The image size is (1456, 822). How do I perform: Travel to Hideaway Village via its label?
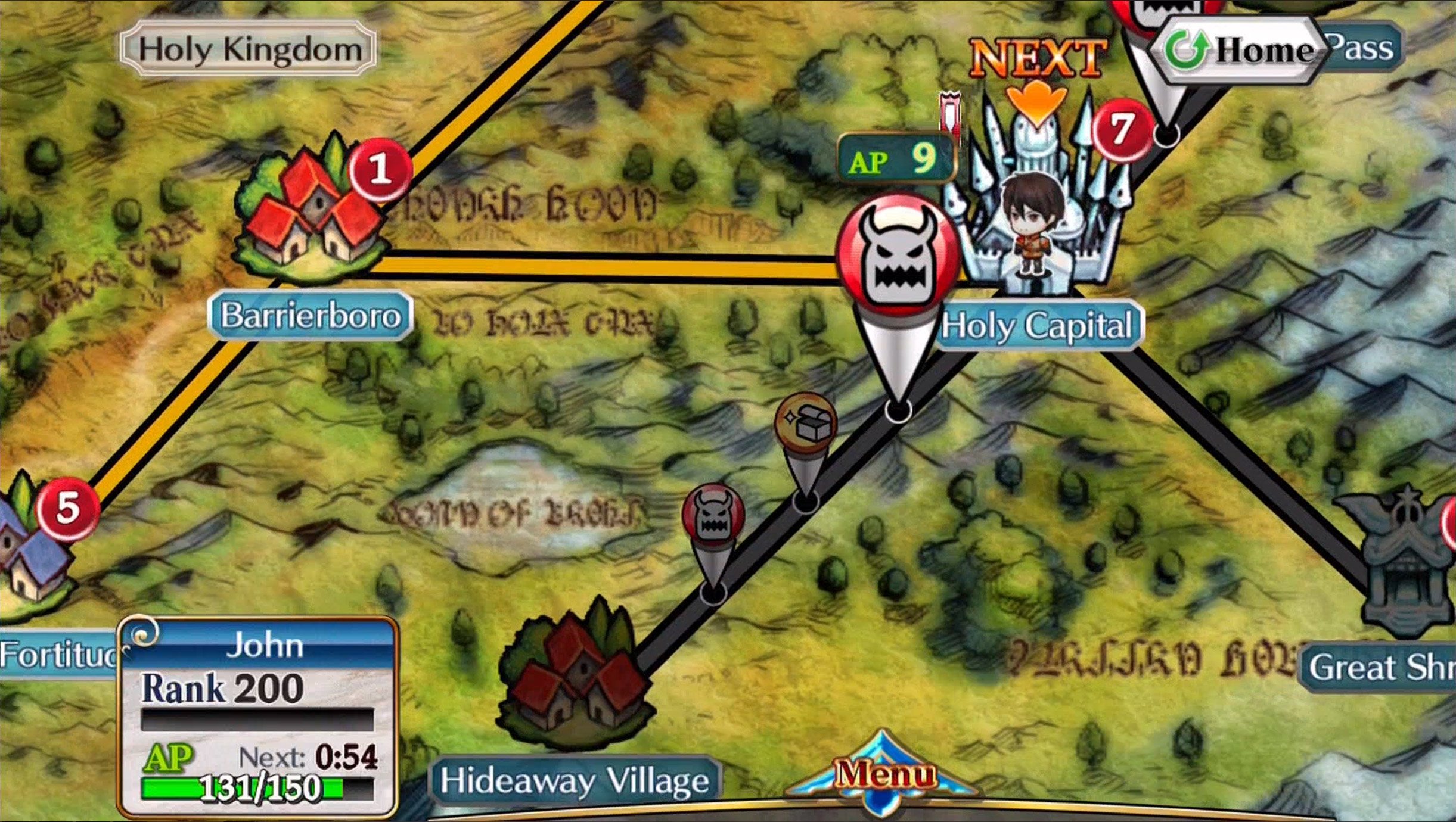click(575, 780)
